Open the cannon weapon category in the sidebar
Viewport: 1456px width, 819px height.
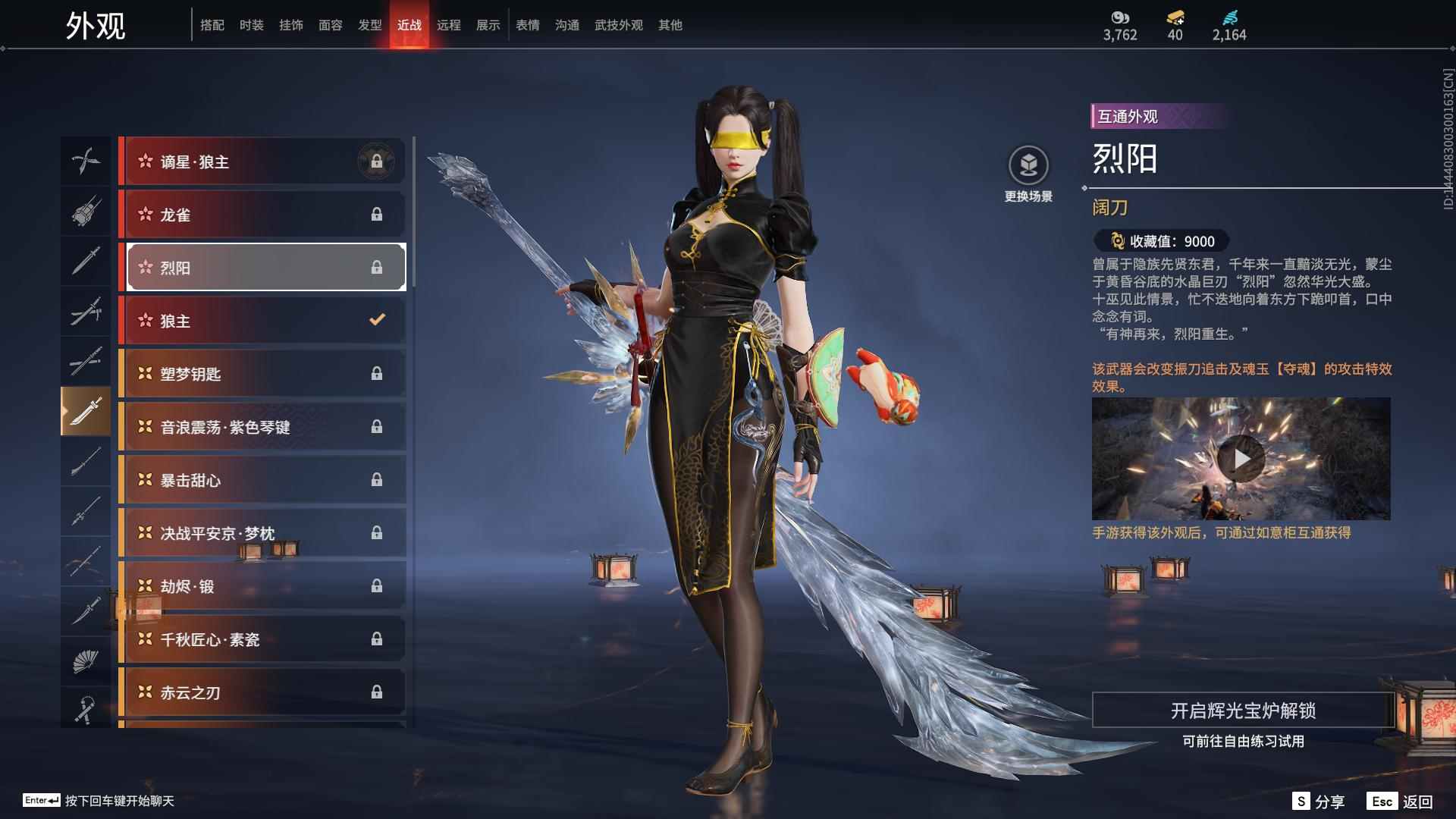tap(86, 212)
